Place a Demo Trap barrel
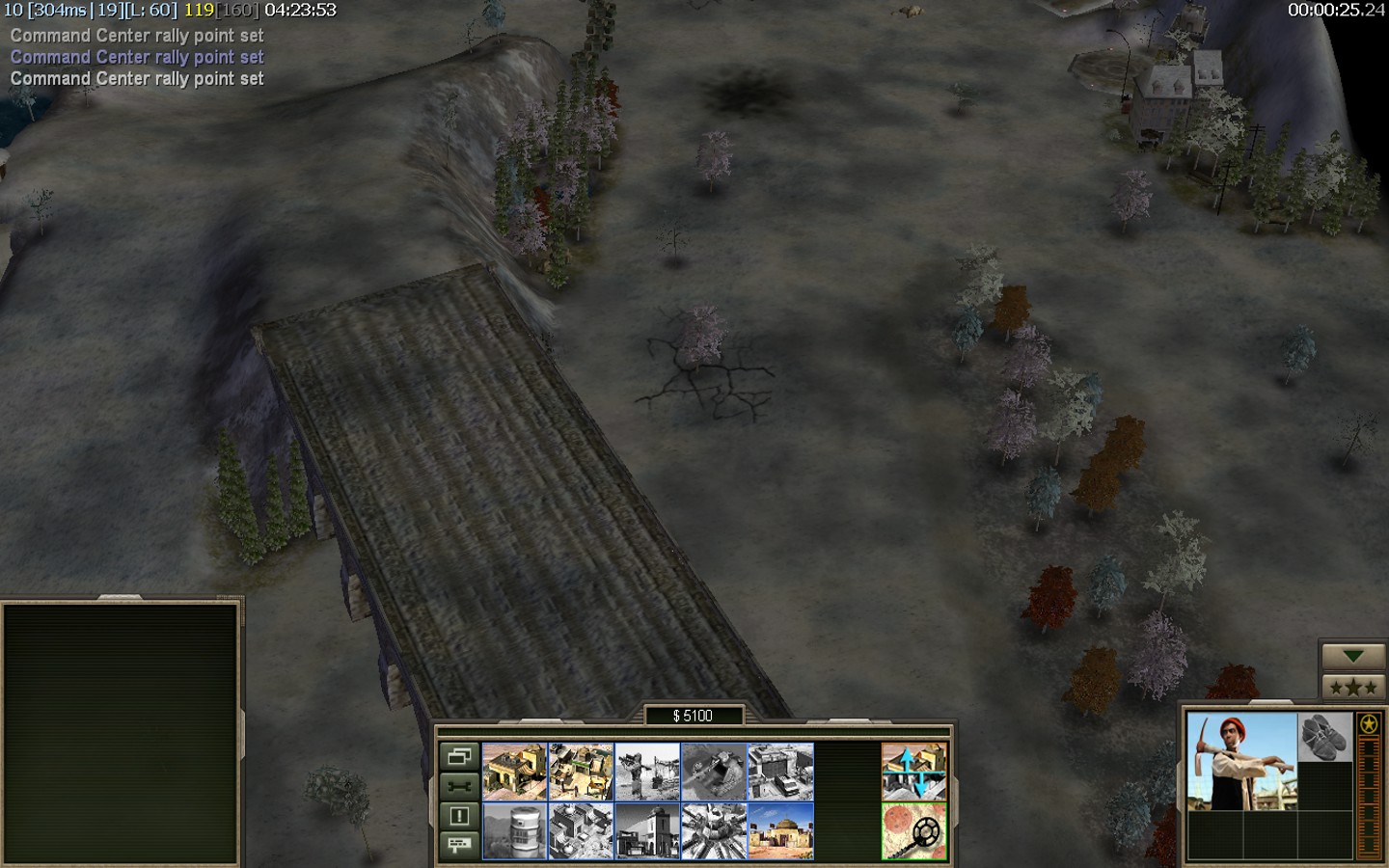The width and height of the screenshot is (1389, 868). click(514, 831)
